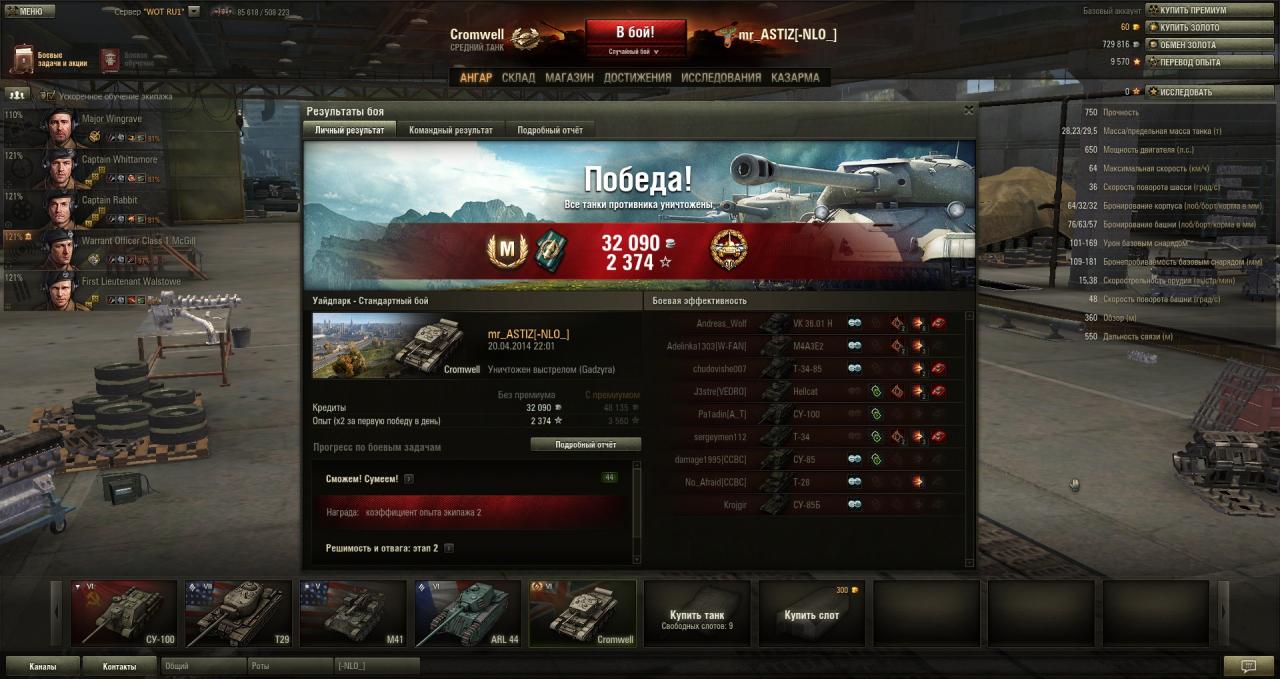The width and height of the screenshot is (1280, 679).
Task: Click Купить танк slot
Action: (697, 613)
